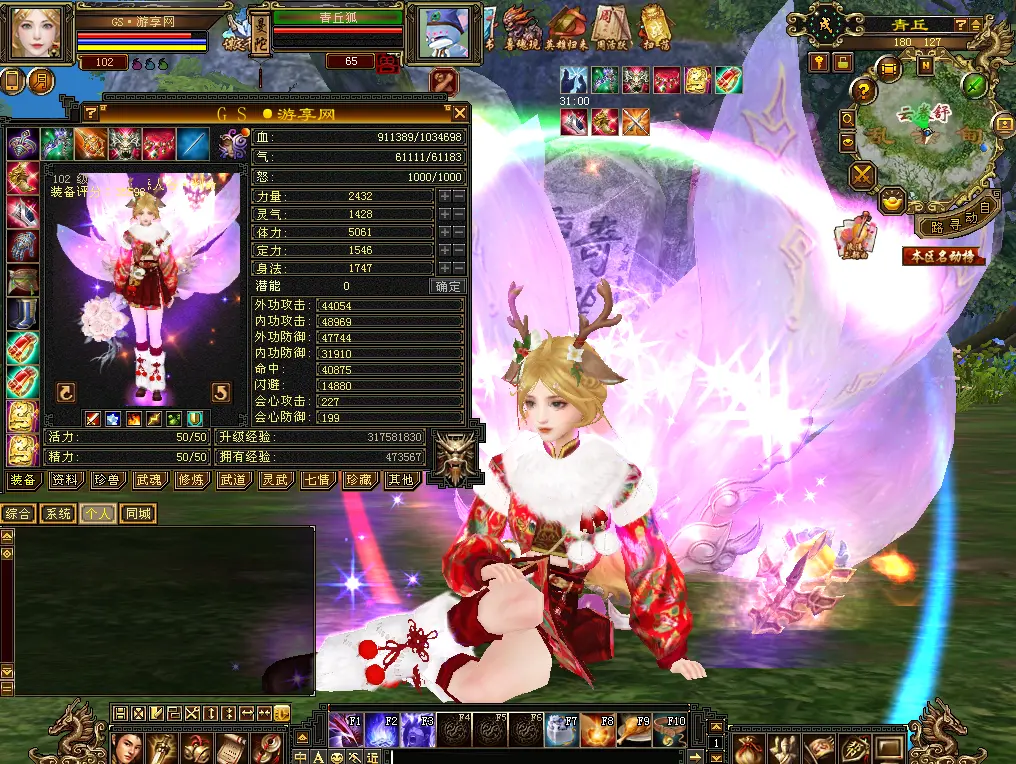This screenshot has width=1016, height=764.
Task: Select the boots equipment slot
Action: coord(22,313)
